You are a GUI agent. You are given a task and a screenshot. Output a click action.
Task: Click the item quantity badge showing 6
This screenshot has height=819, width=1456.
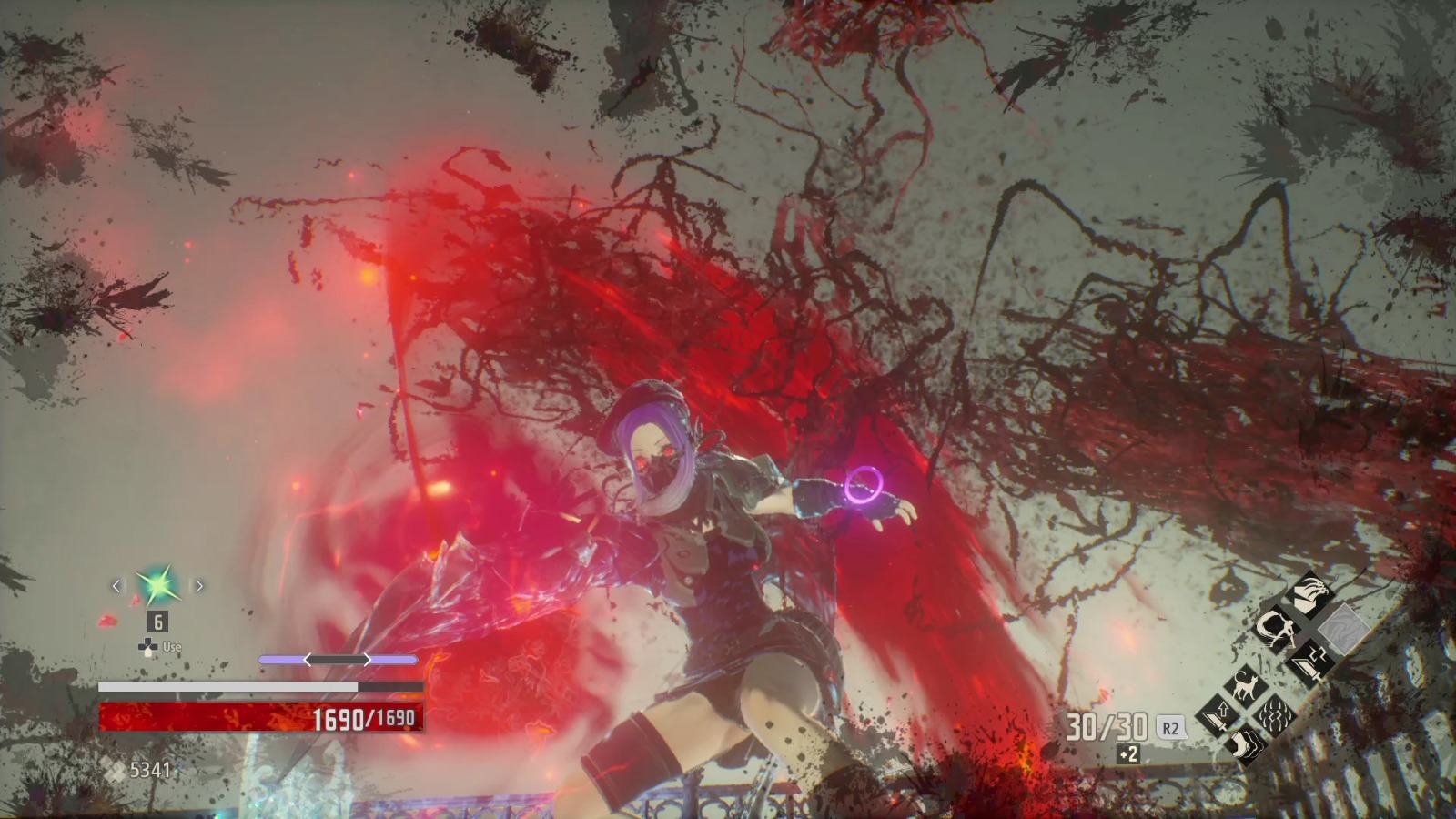tap(157, 622)
